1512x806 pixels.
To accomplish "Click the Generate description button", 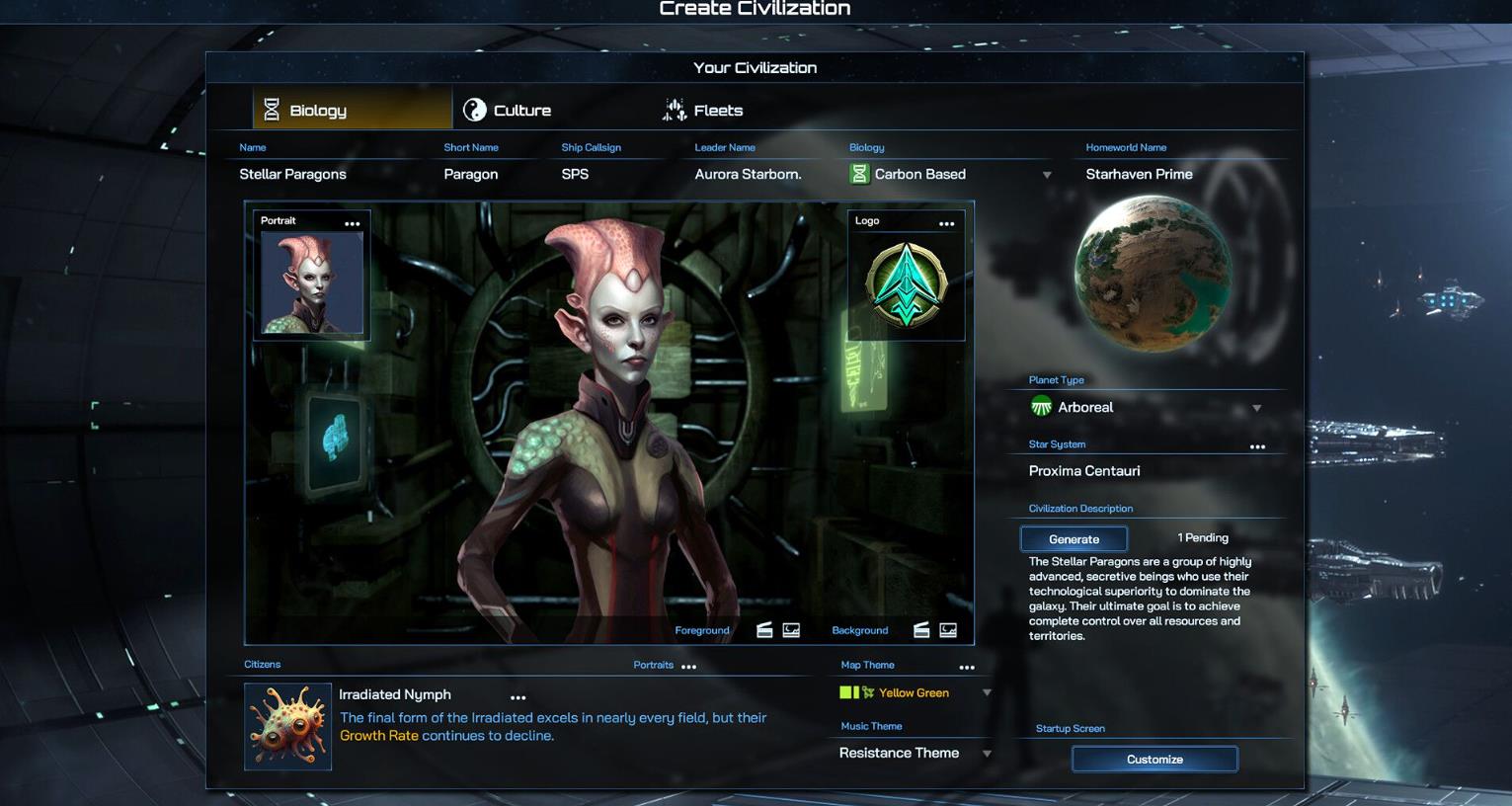I will coord(1074,538).
